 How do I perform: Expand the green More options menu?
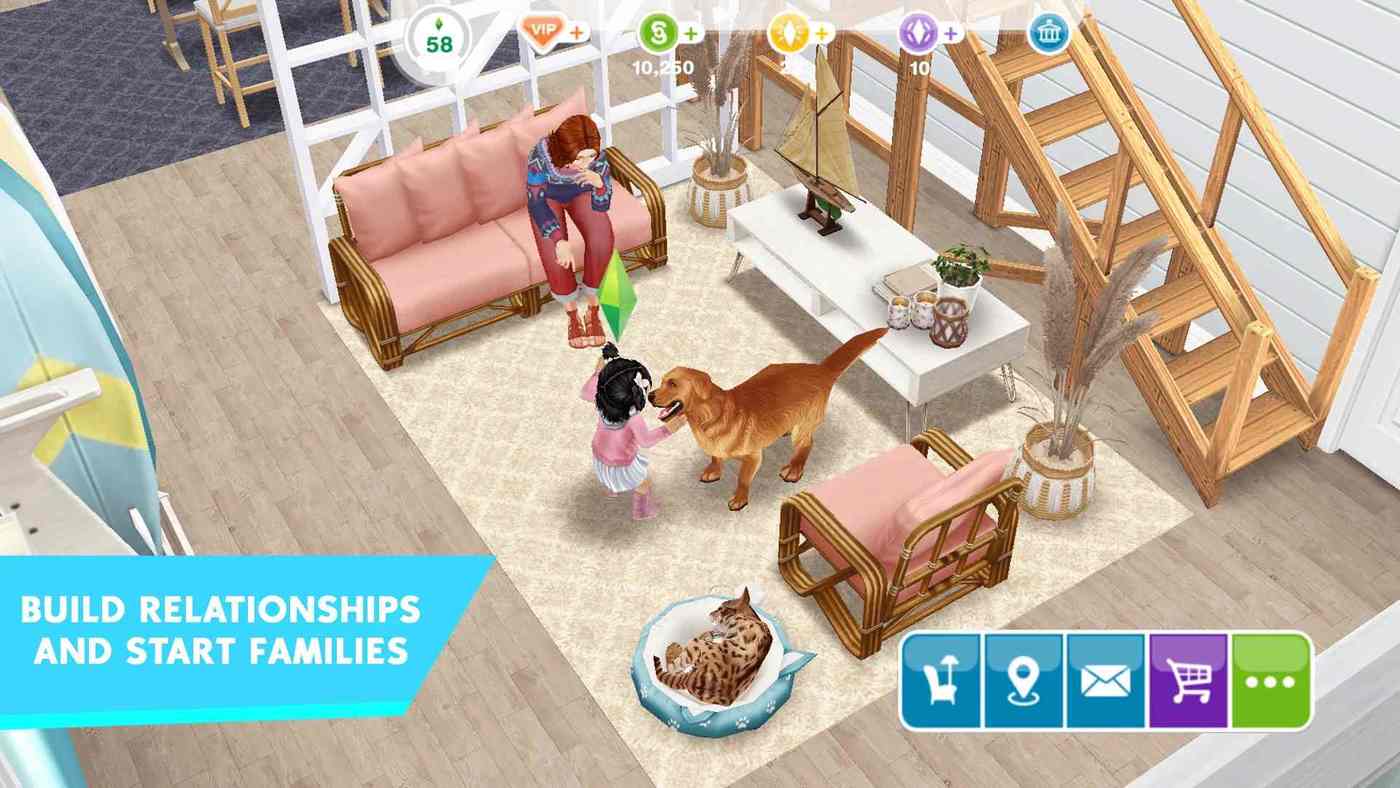1271,683
